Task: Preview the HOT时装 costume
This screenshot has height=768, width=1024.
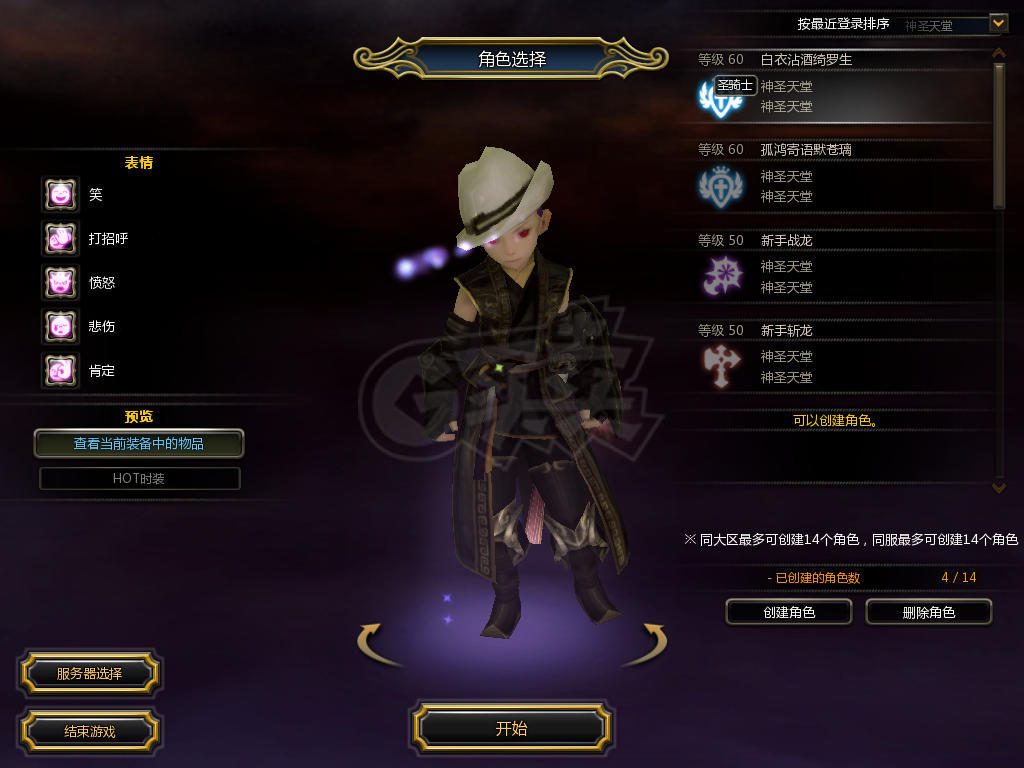Action: [x=139, y=478]
